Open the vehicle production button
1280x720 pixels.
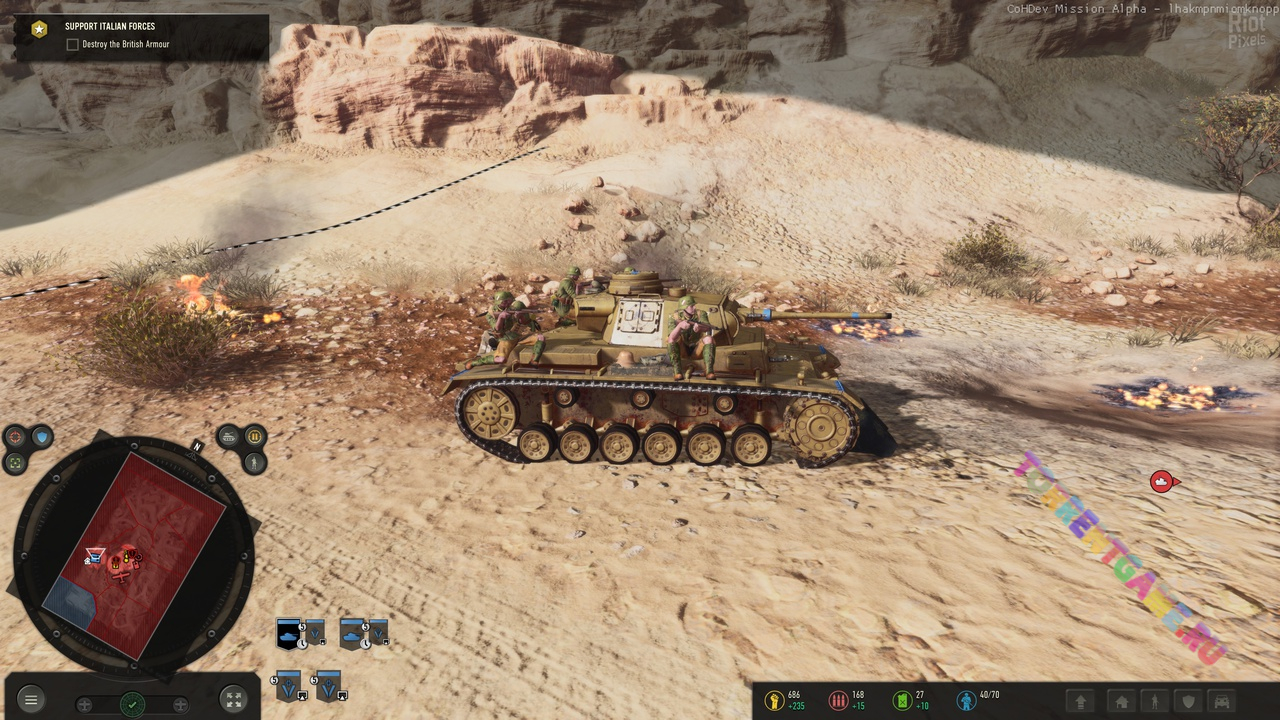1222,702
